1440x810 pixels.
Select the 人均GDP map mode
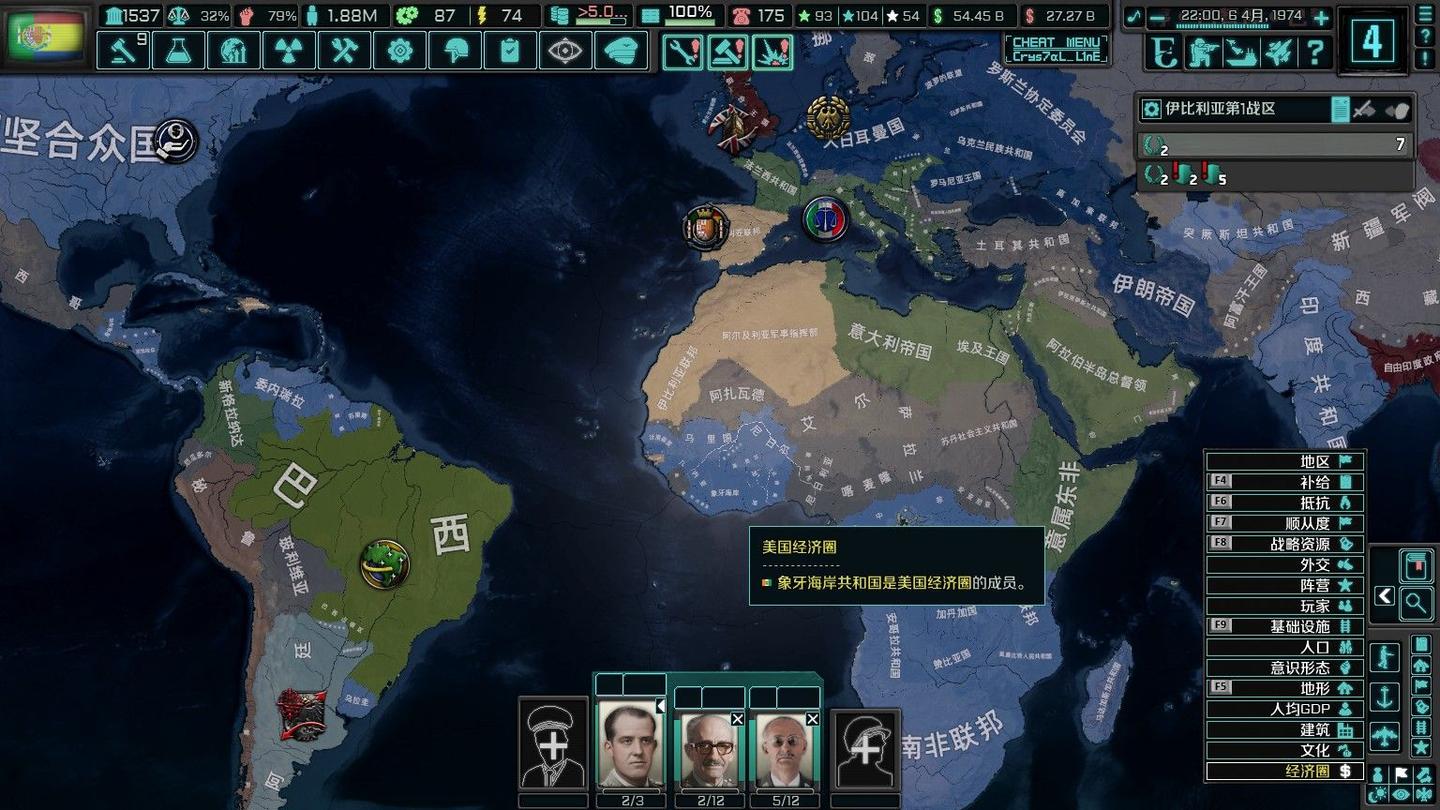1284,709
